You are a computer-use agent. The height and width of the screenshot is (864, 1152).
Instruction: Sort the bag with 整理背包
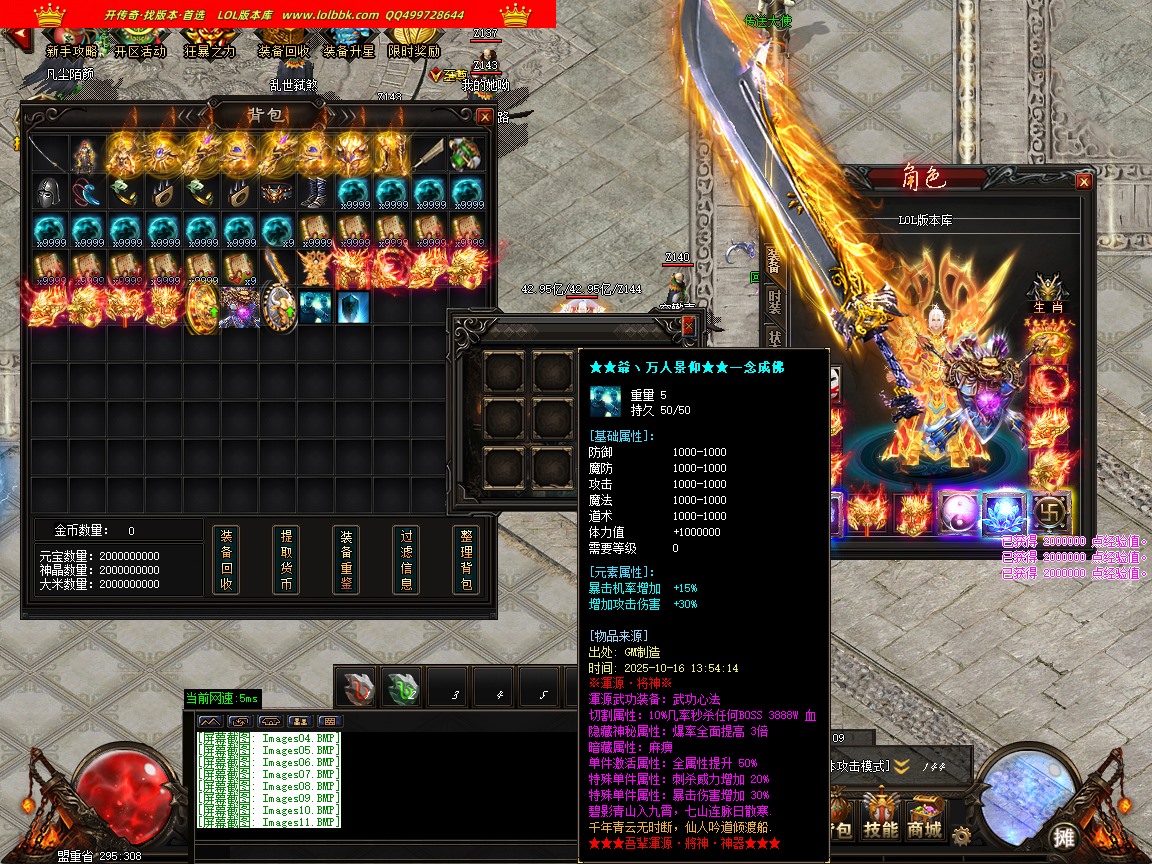[465, 559]
